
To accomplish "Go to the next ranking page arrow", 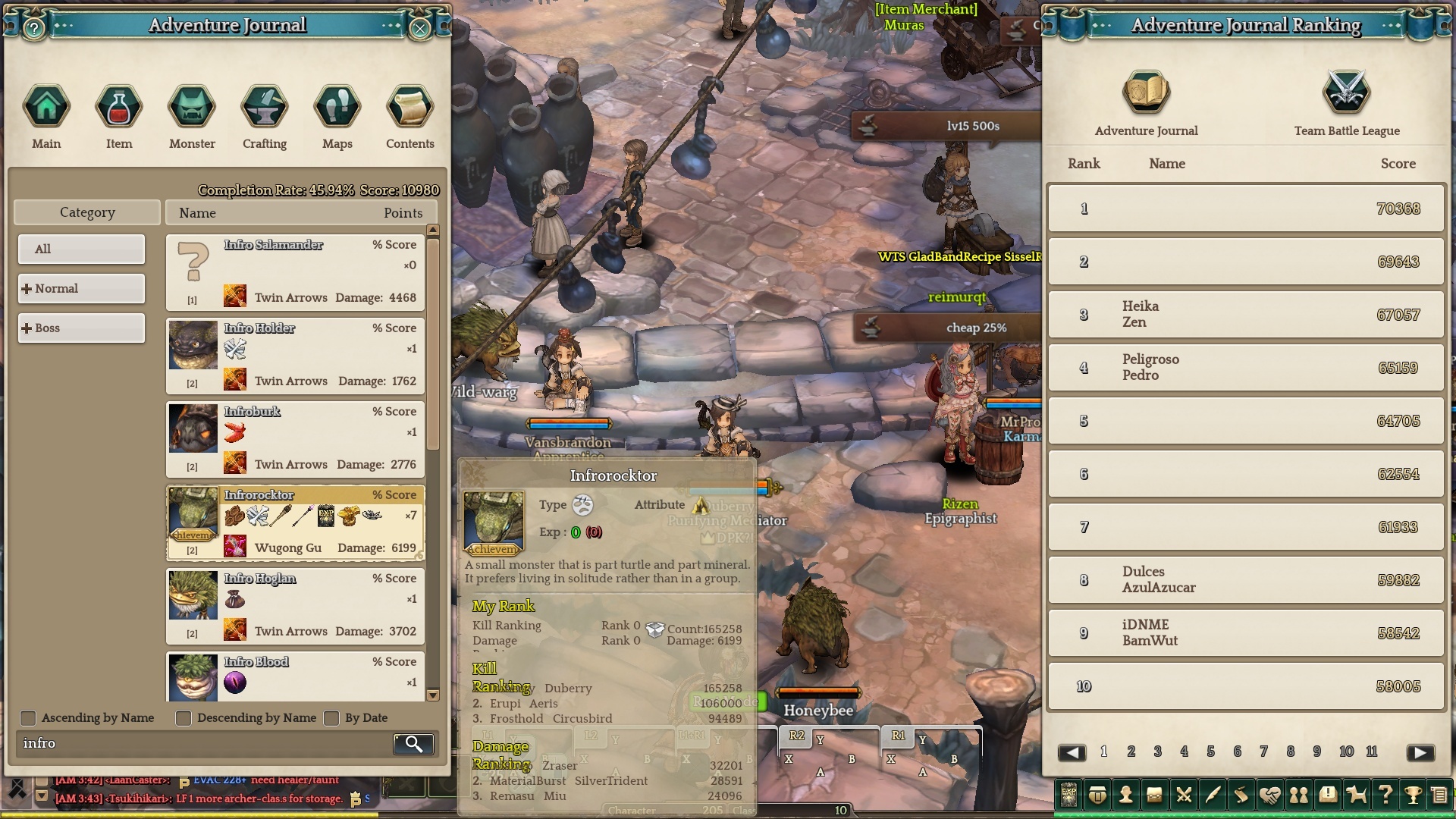I will 1420,752.
